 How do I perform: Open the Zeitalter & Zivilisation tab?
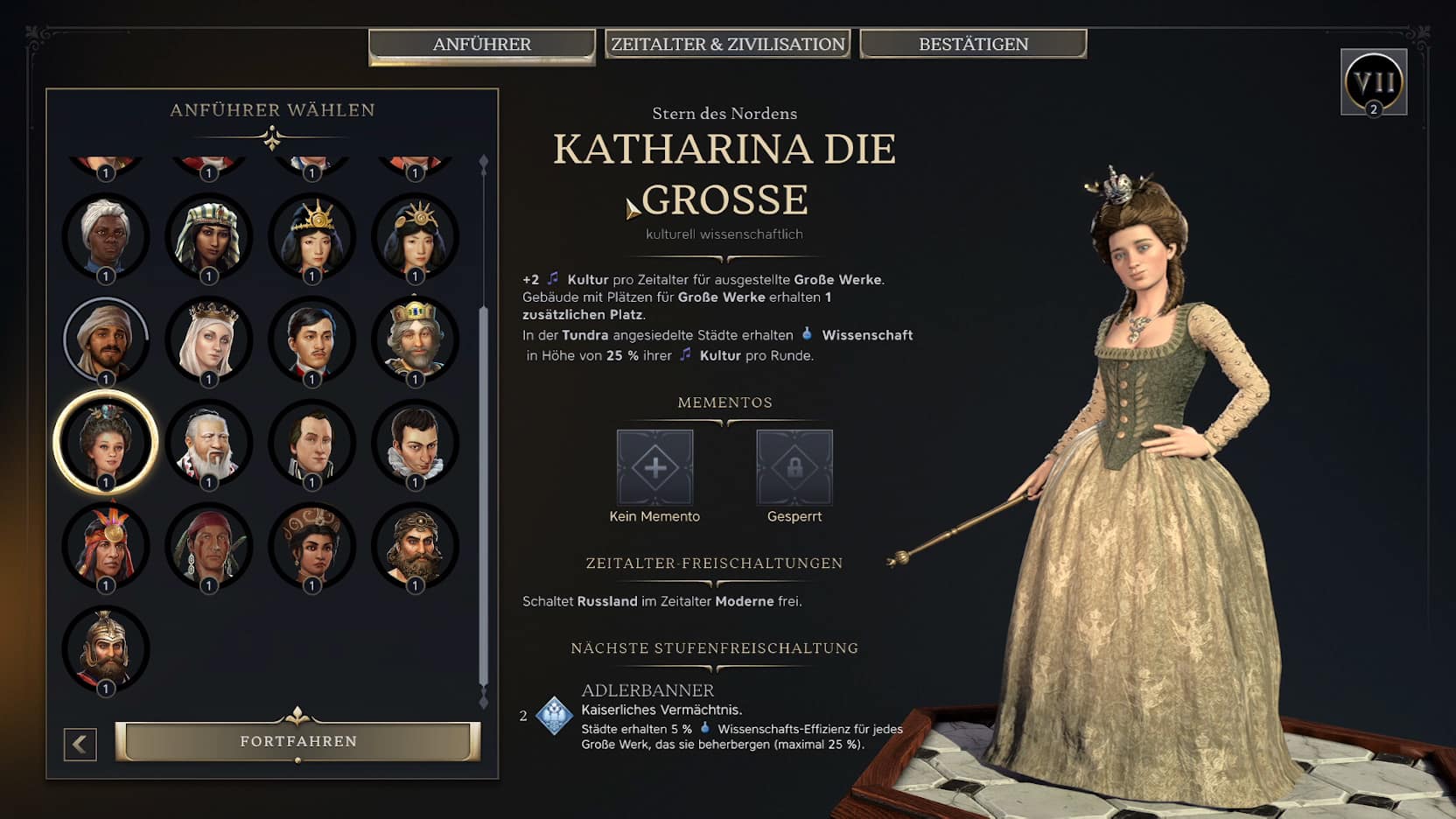pyautogui.click(x=727, y=45)
